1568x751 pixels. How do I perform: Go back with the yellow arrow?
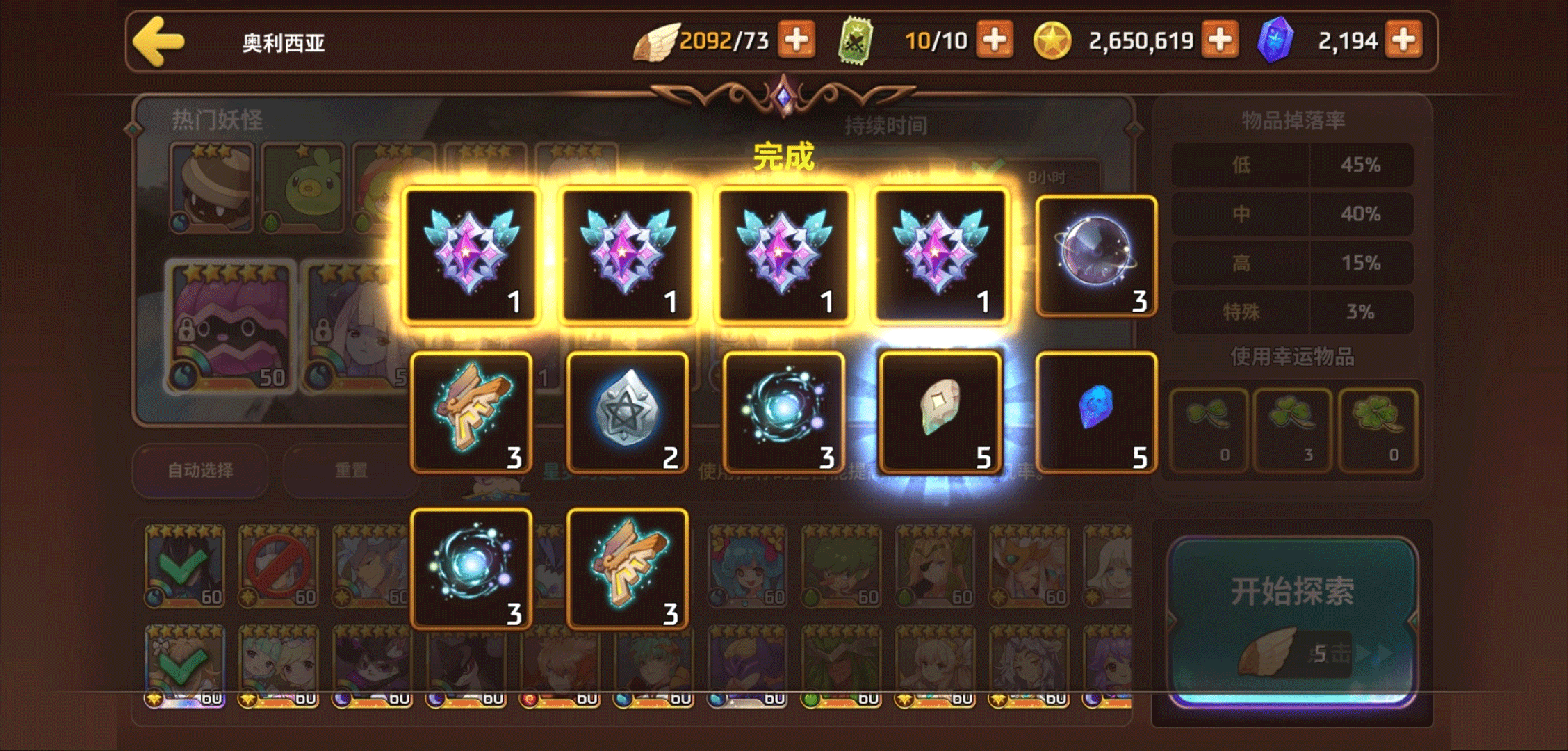pos(159,42)
